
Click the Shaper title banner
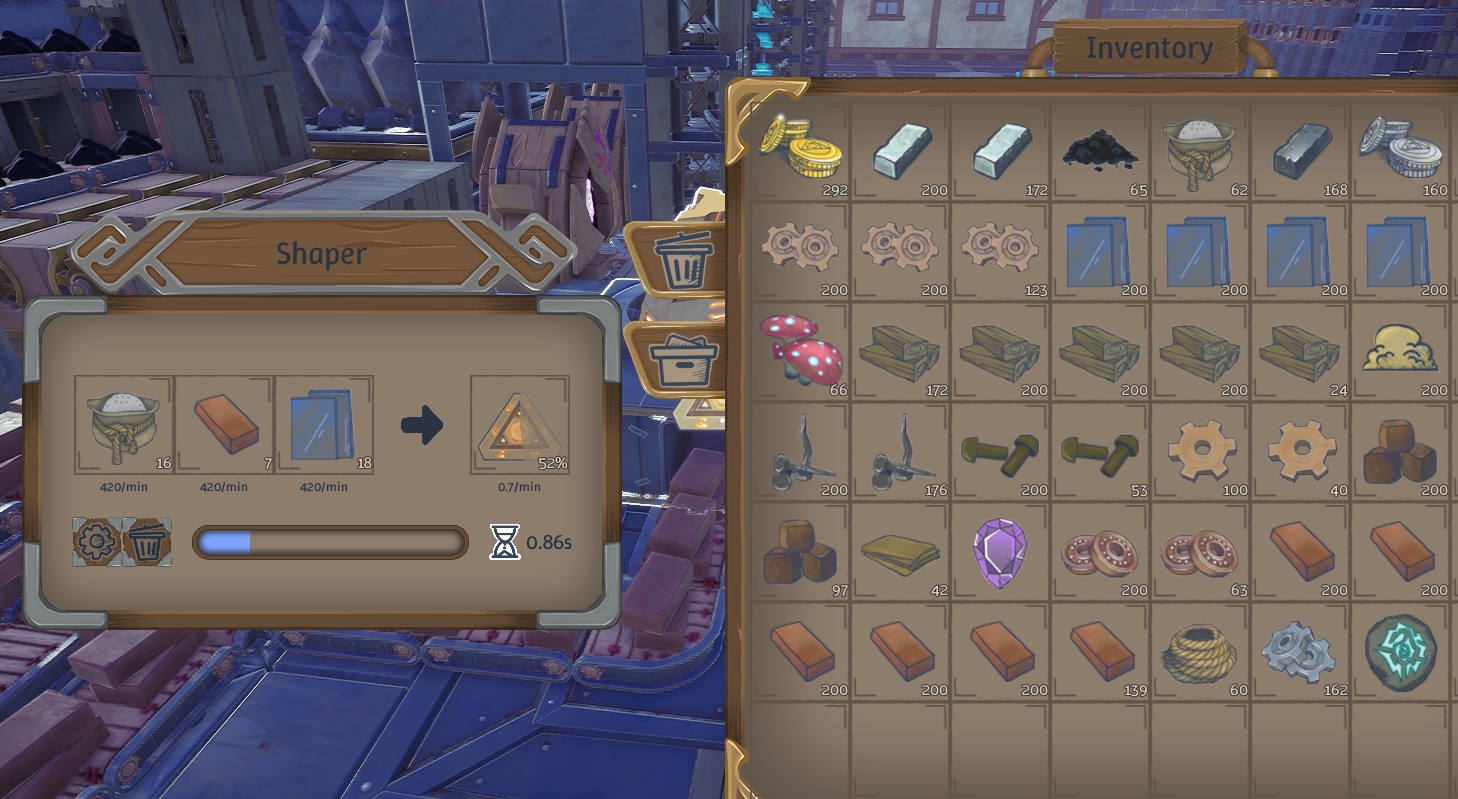[320, 253]
